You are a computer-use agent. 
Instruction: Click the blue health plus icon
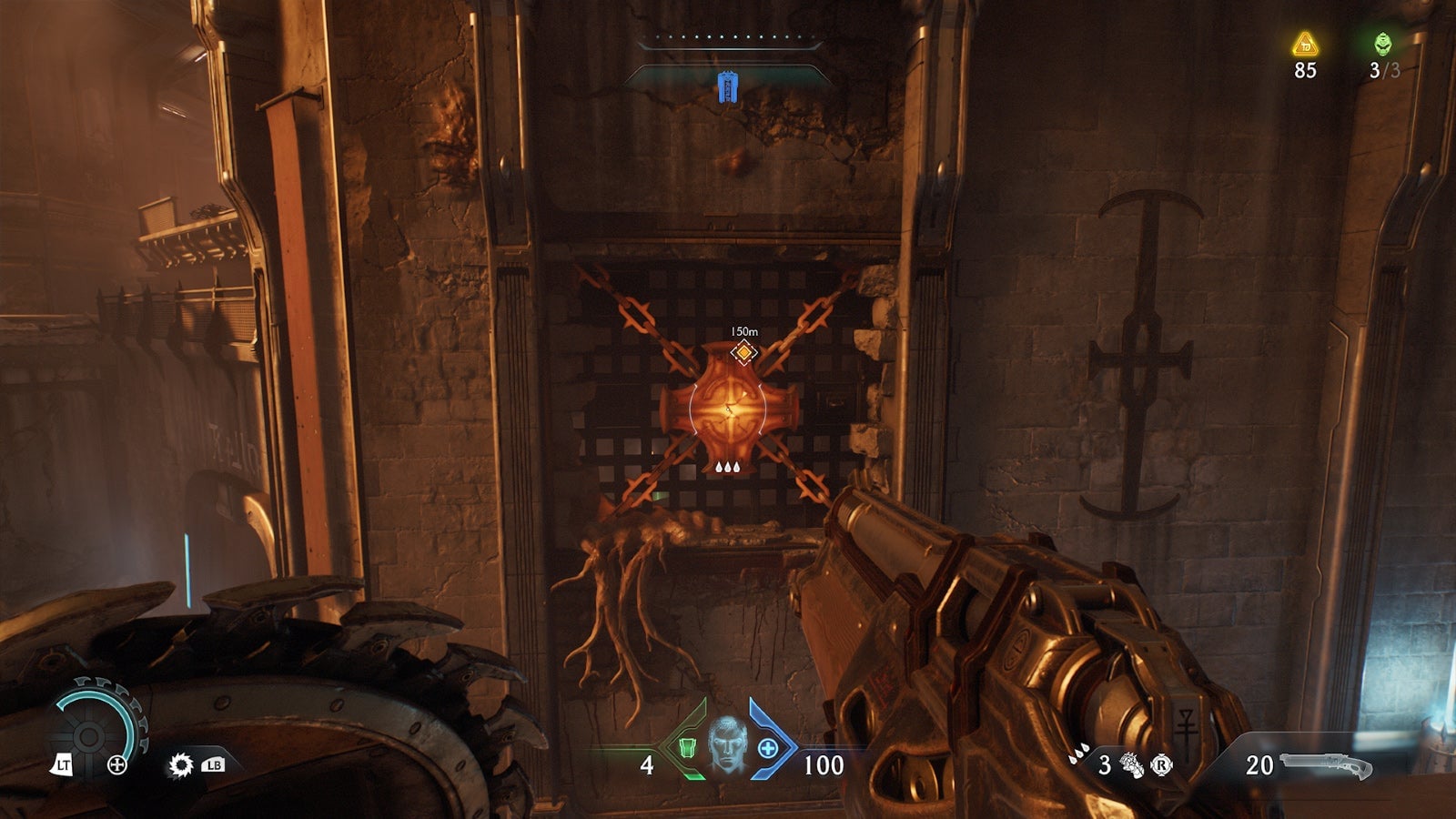tap(769, 750)
